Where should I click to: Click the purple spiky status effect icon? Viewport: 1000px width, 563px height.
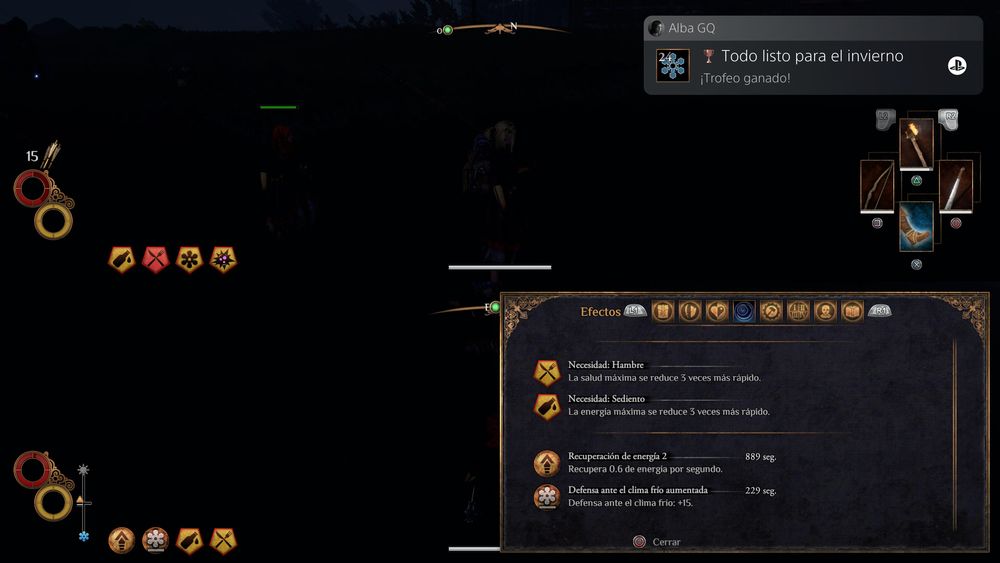click(x=223, y=259)
